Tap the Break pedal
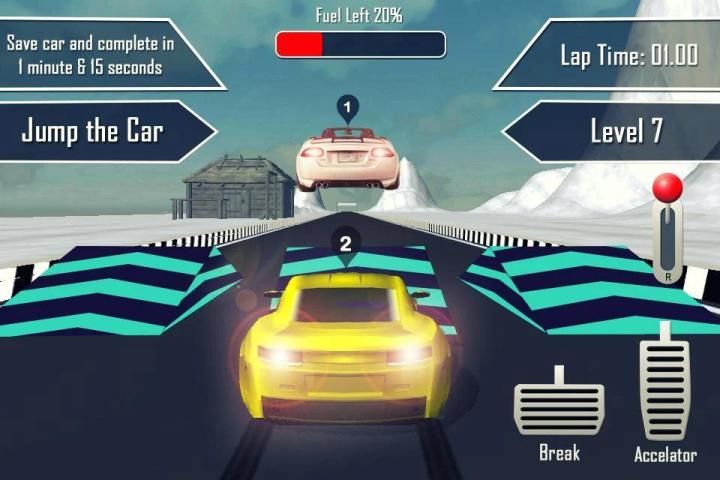 [558, 406]
